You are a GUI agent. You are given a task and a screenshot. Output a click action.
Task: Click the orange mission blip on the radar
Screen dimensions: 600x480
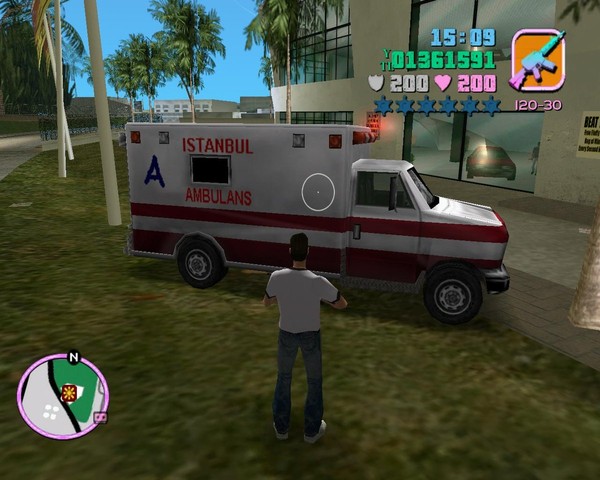[69, 392]
